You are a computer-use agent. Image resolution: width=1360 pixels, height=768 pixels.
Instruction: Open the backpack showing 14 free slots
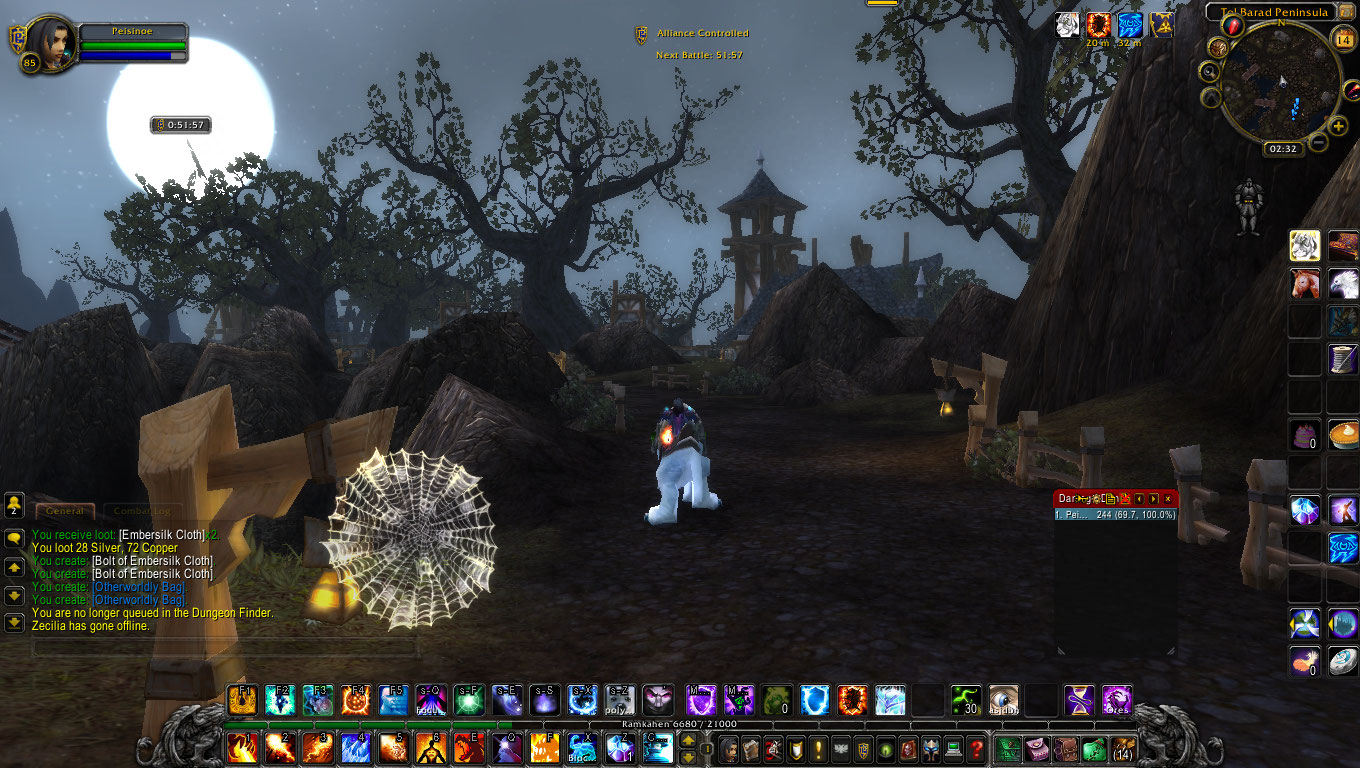coord(1124,748)
